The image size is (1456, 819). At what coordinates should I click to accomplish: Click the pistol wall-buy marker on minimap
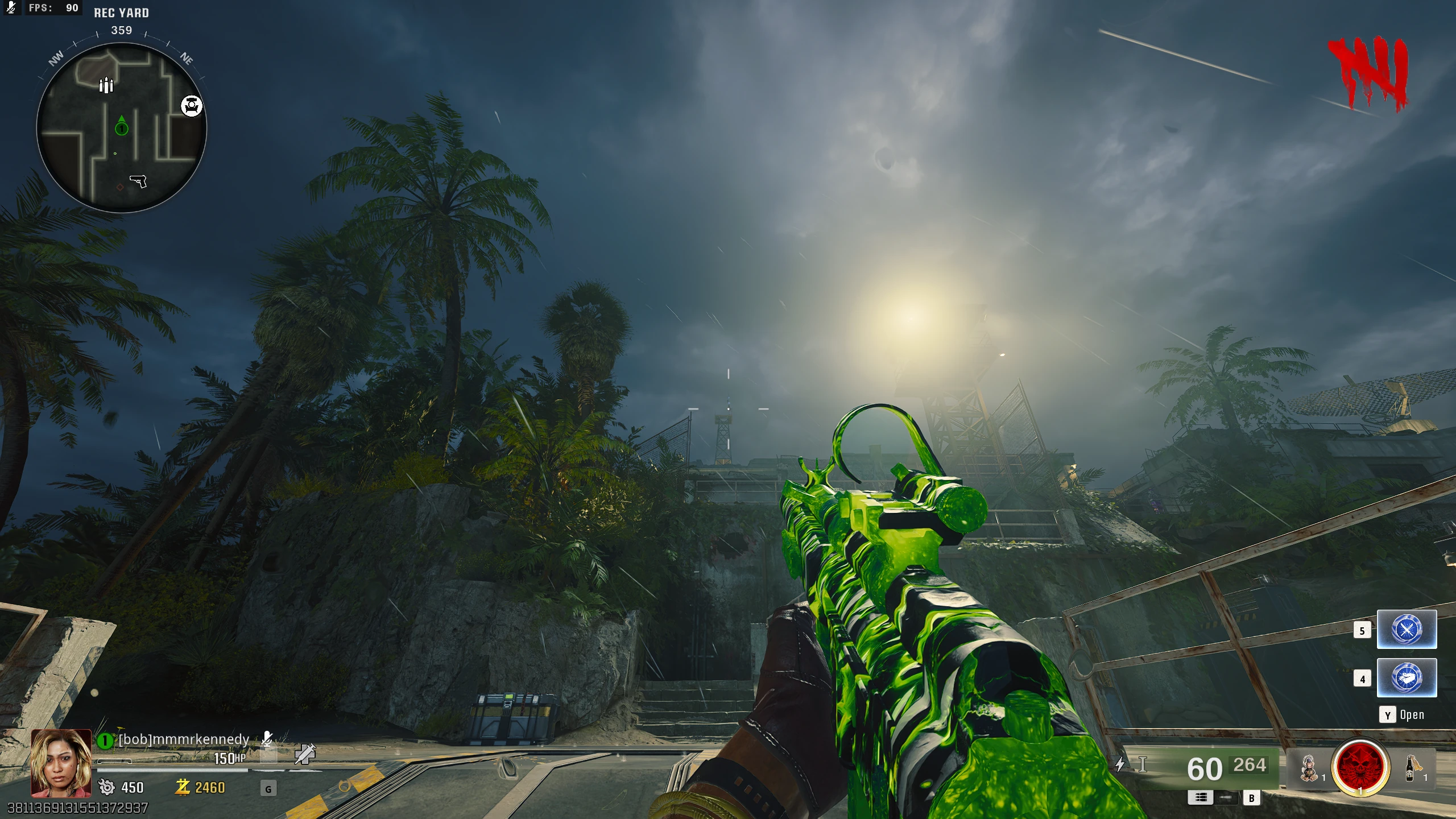tap(138, 181)
